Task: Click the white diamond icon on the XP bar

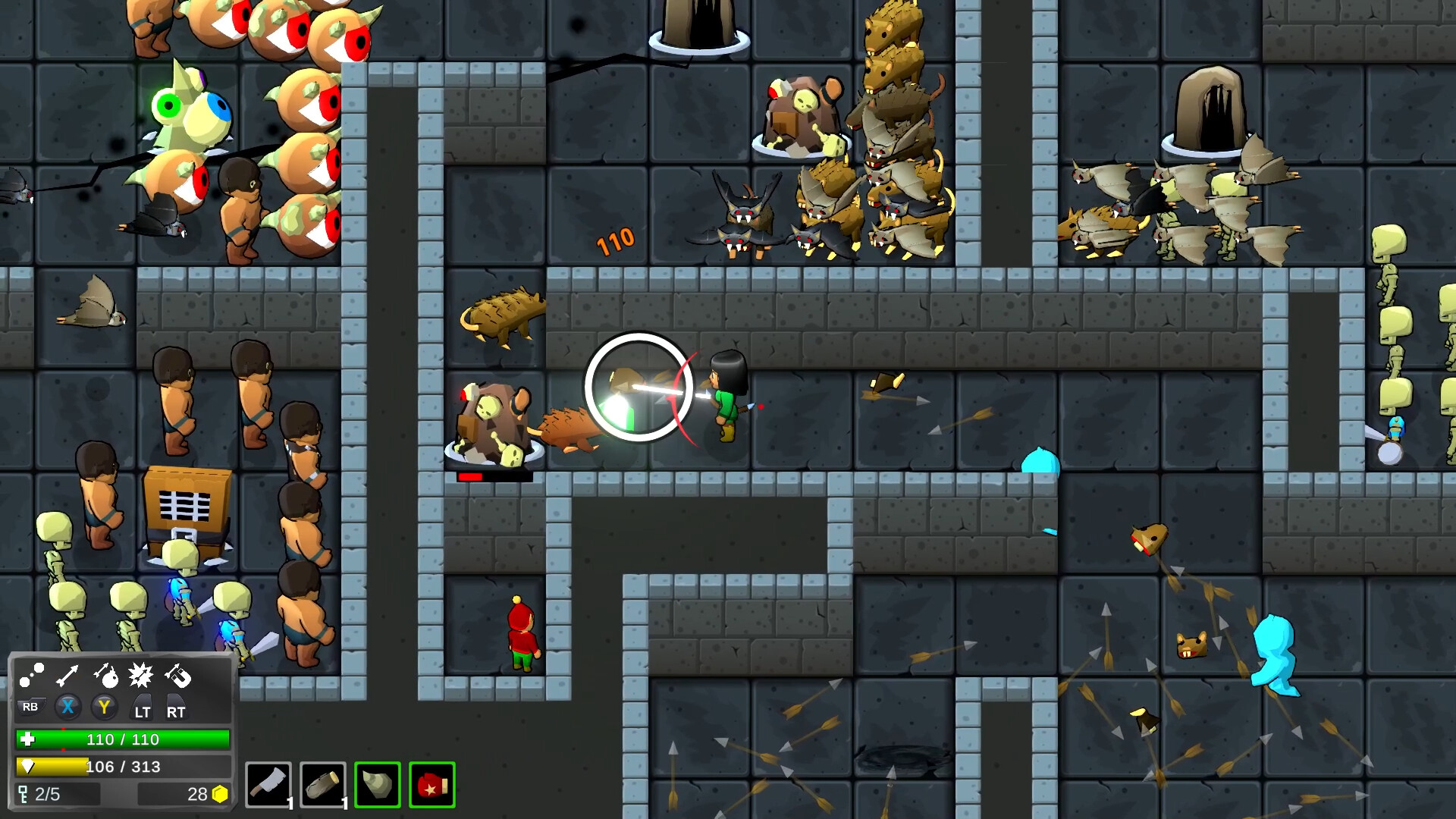Action: (x=27, y=767)
